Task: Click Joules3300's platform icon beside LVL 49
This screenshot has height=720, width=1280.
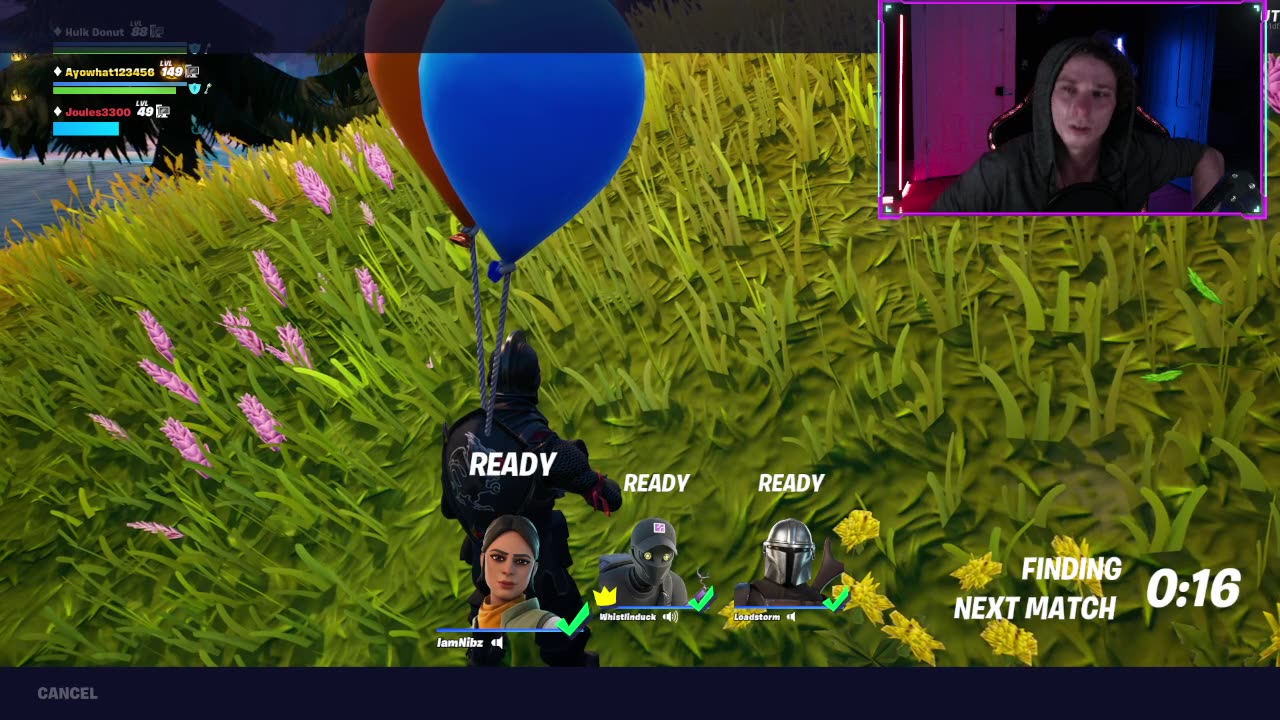Action: [x=163, y=112]
